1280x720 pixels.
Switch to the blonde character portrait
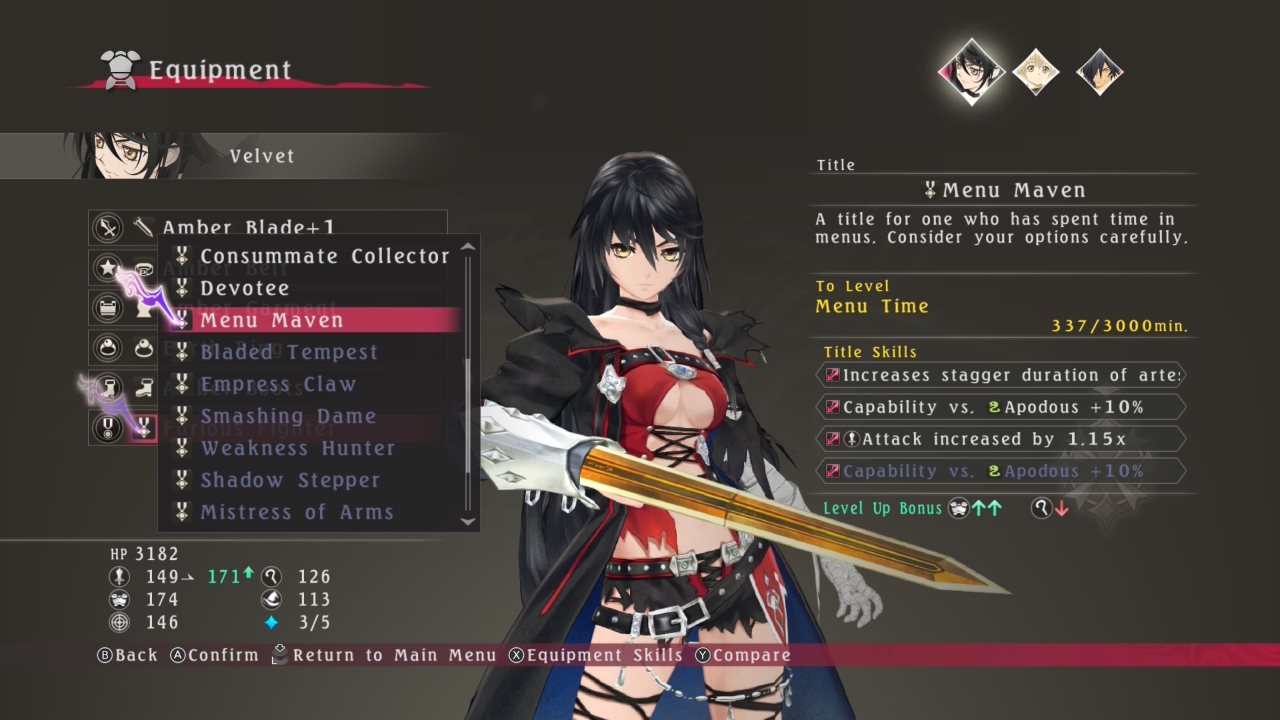click(1035, 71)
